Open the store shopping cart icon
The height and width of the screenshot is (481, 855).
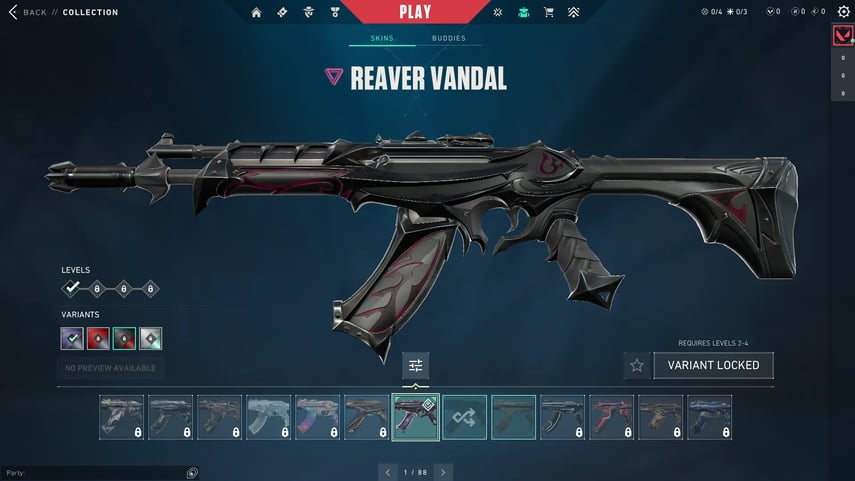548,13
